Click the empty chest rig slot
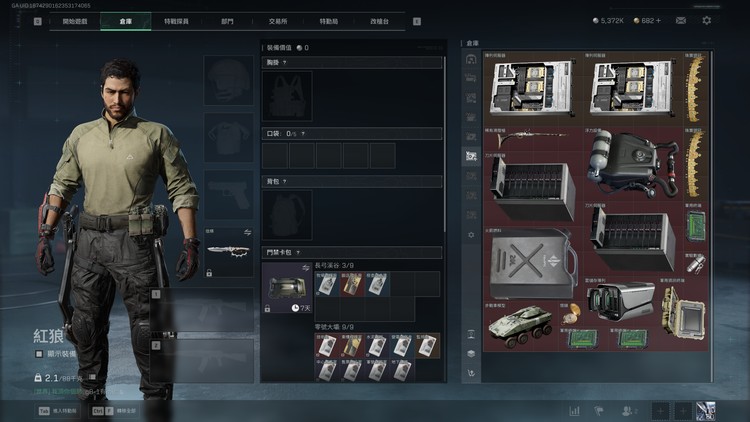This screenshot has height=422, width=750. tap(287, 97)
